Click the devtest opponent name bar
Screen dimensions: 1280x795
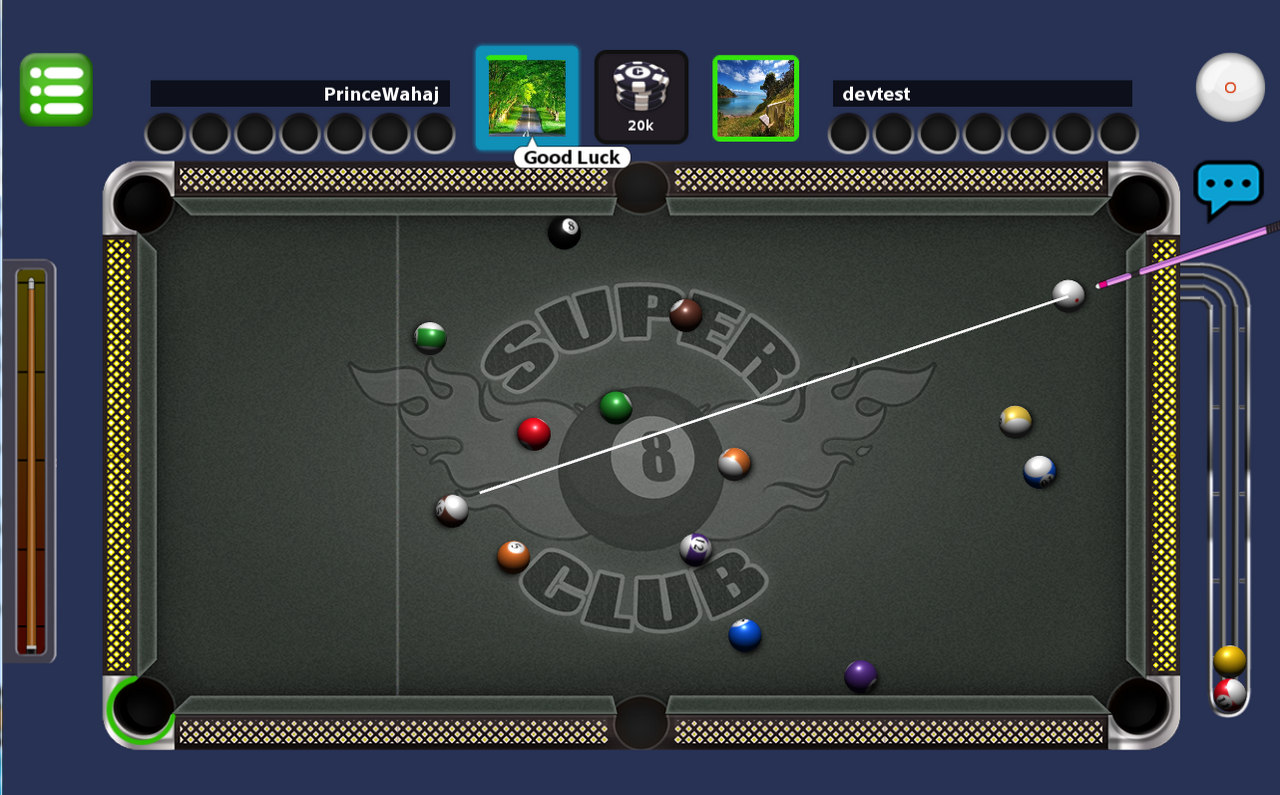coord(982,93)
